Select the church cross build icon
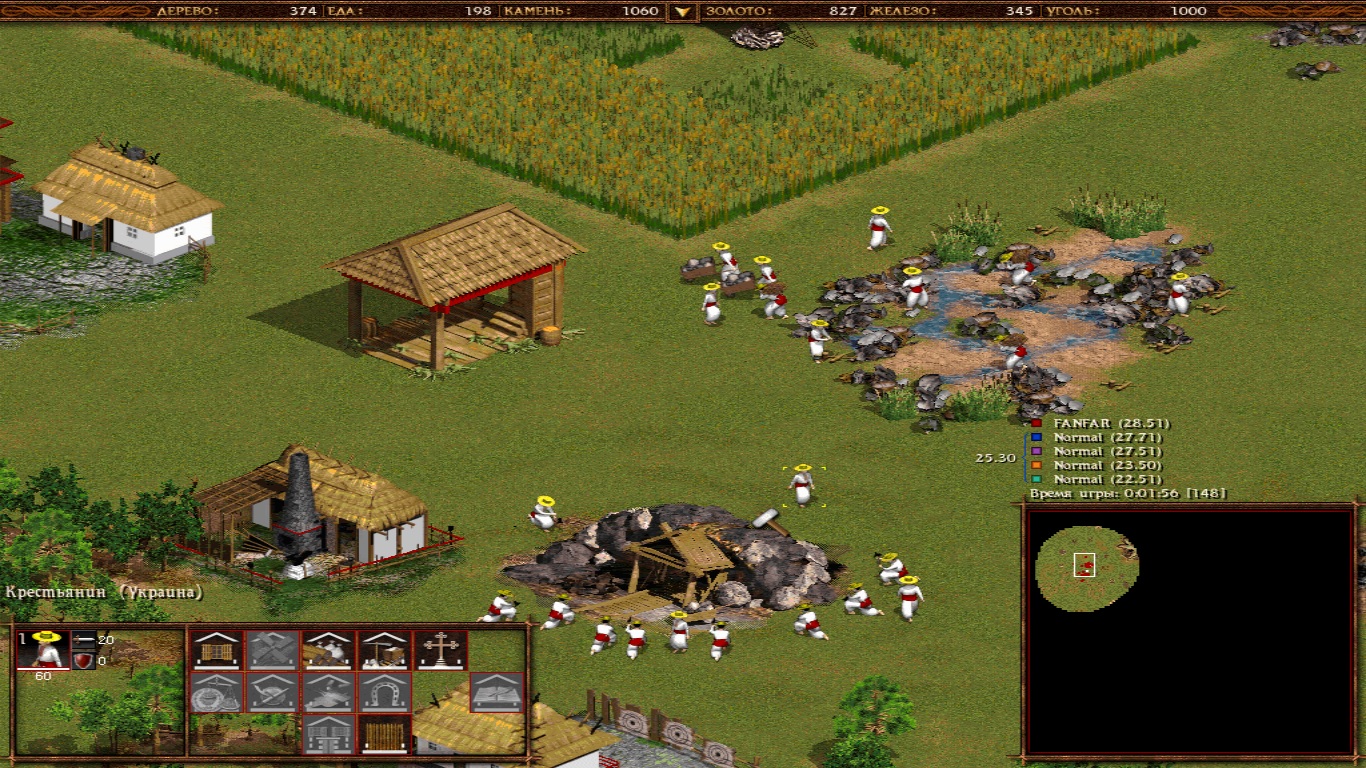The width and height of the screenshot is (1366, 768). (441, 650)
